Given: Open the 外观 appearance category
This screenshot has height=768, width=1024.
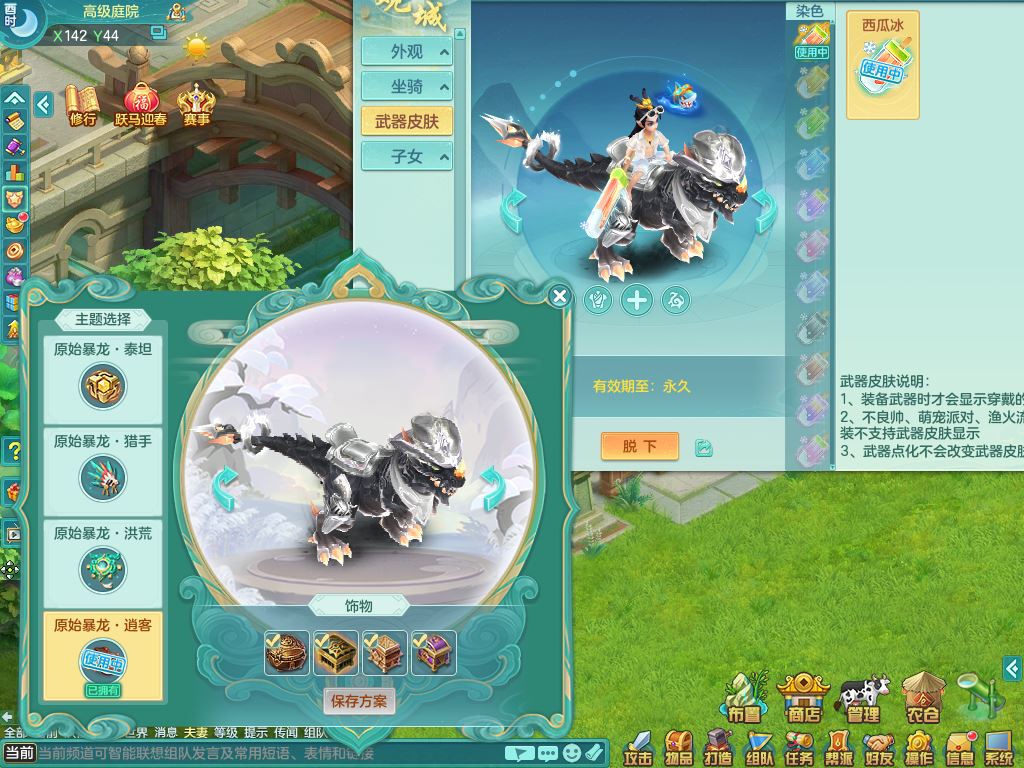Looking at the screenshot, I should click(x=407, y=52).
